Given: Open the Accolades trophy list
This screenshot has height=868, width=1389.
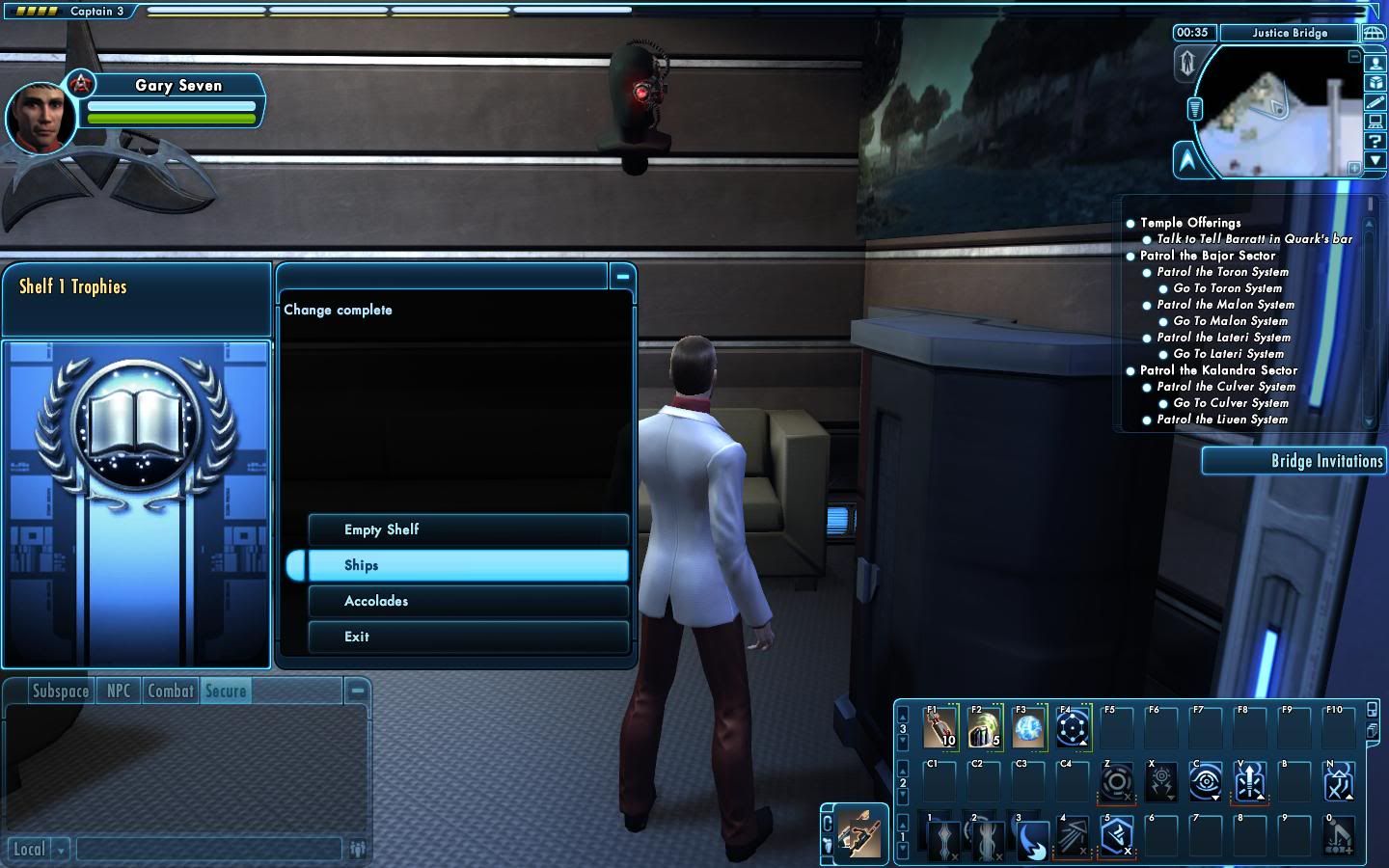Looking at the screenshot, I should [468, 601].
